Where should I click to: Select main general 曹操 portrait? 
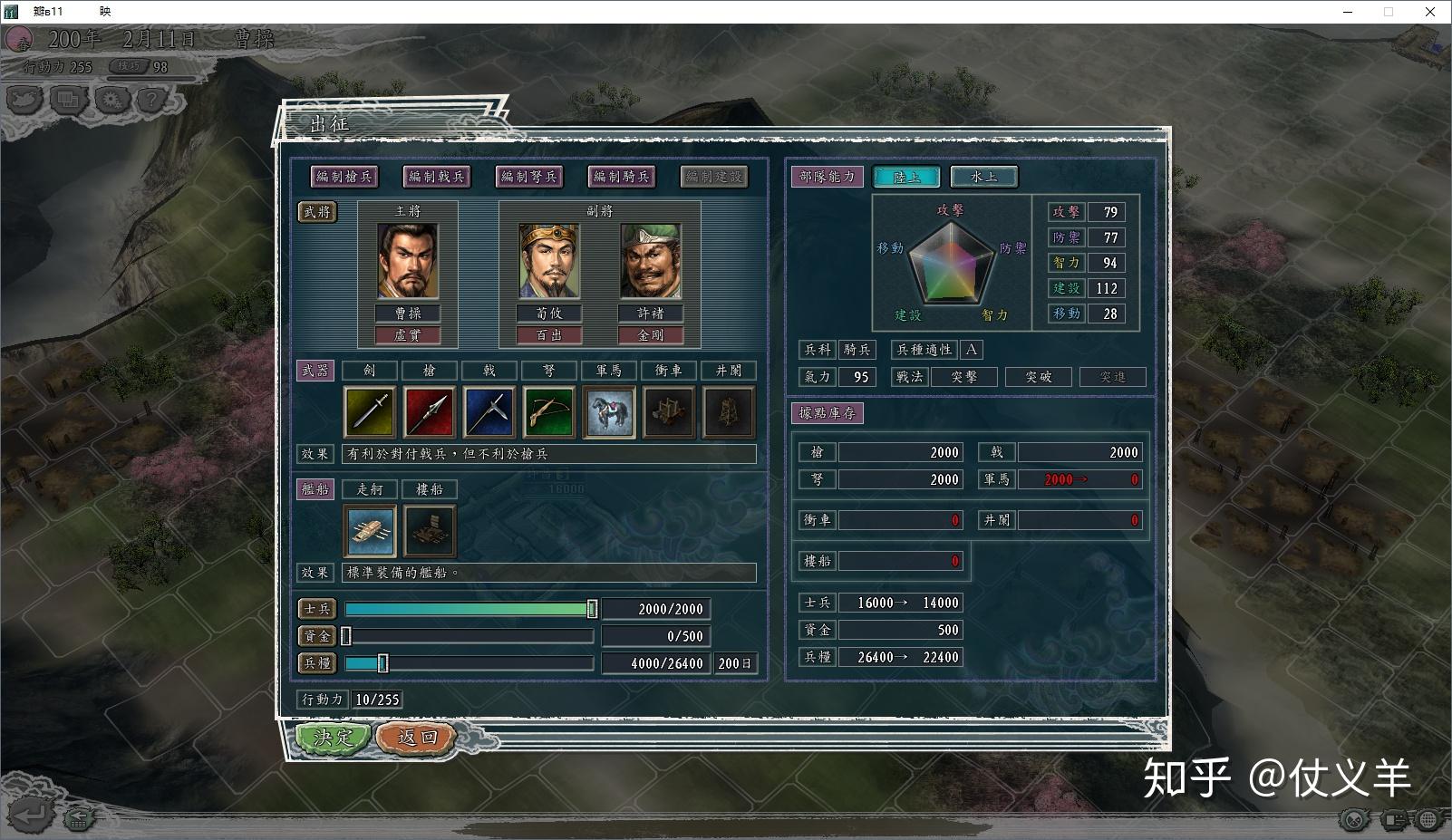coord(408,262)
